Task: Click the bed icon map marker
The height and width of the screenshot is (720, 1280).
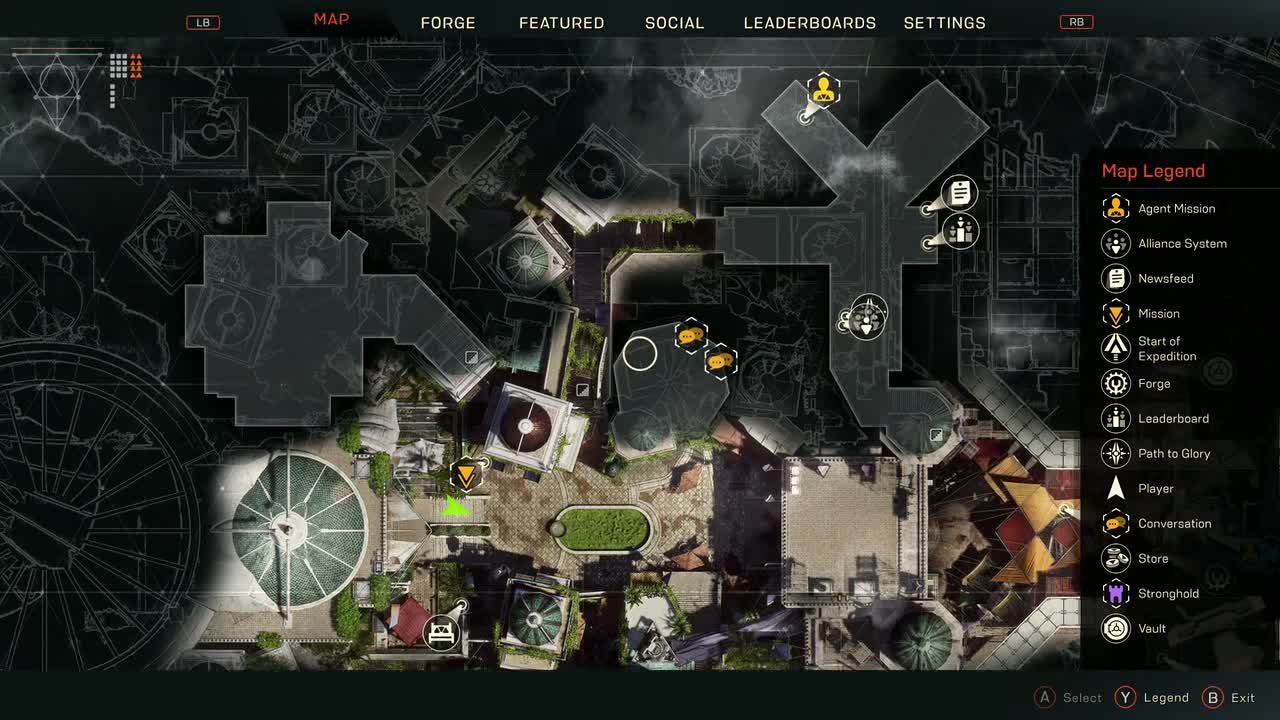Action: [x=441, y=631]
